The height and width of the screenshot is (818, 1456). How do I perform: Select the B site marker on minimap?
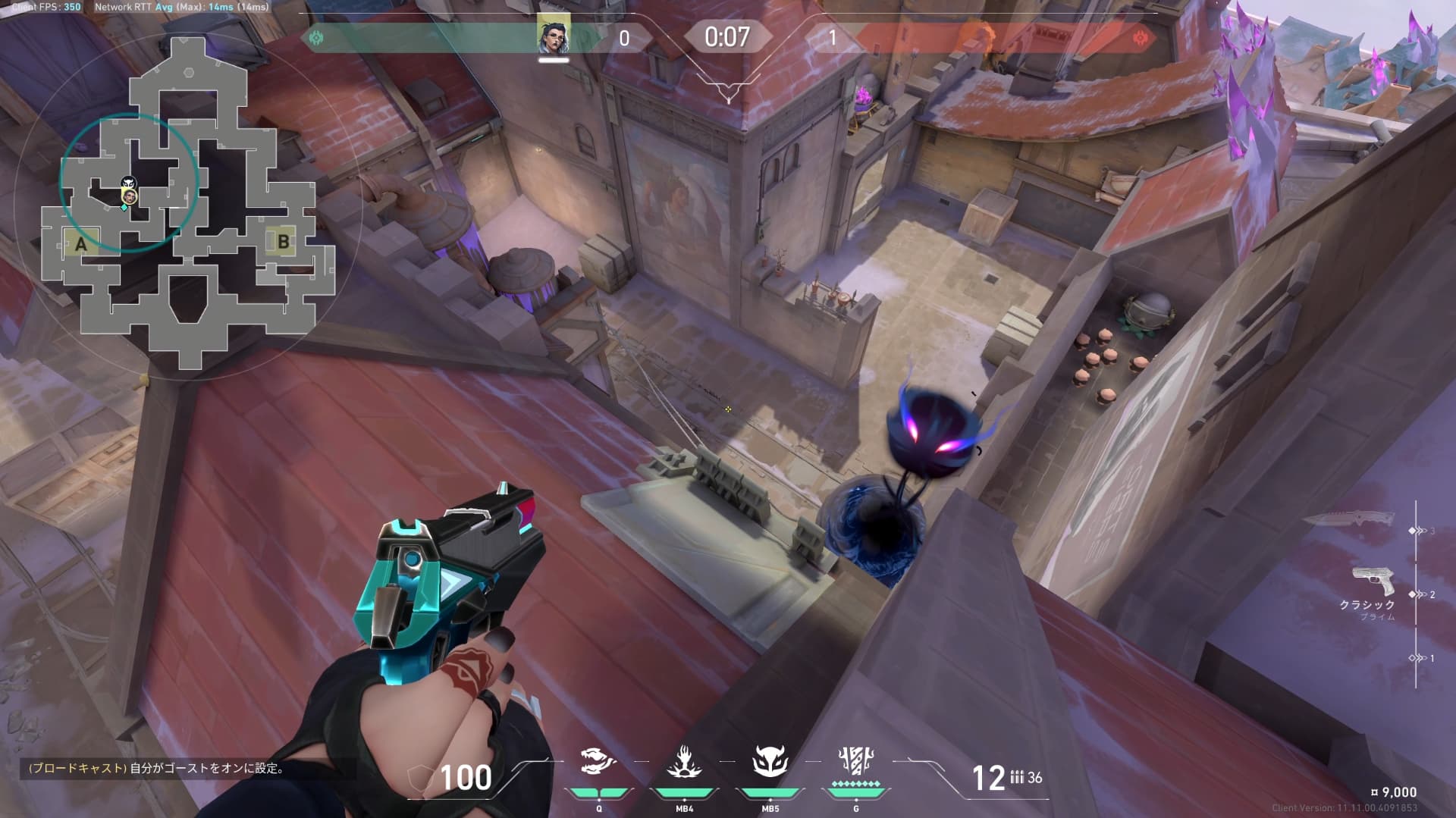click(283, 242)
